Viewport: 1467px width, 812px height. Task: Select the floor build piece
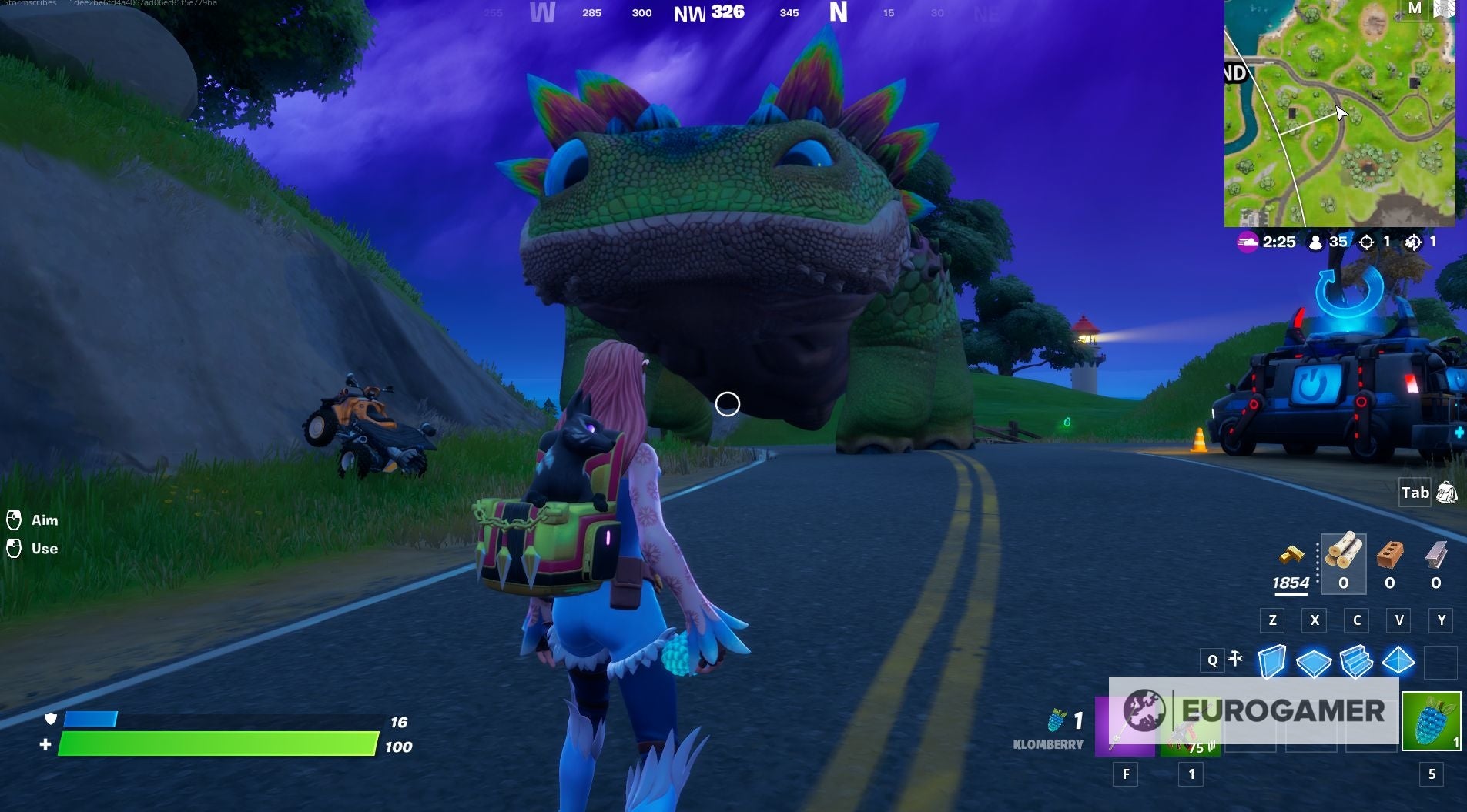(x=1315, y=660)
